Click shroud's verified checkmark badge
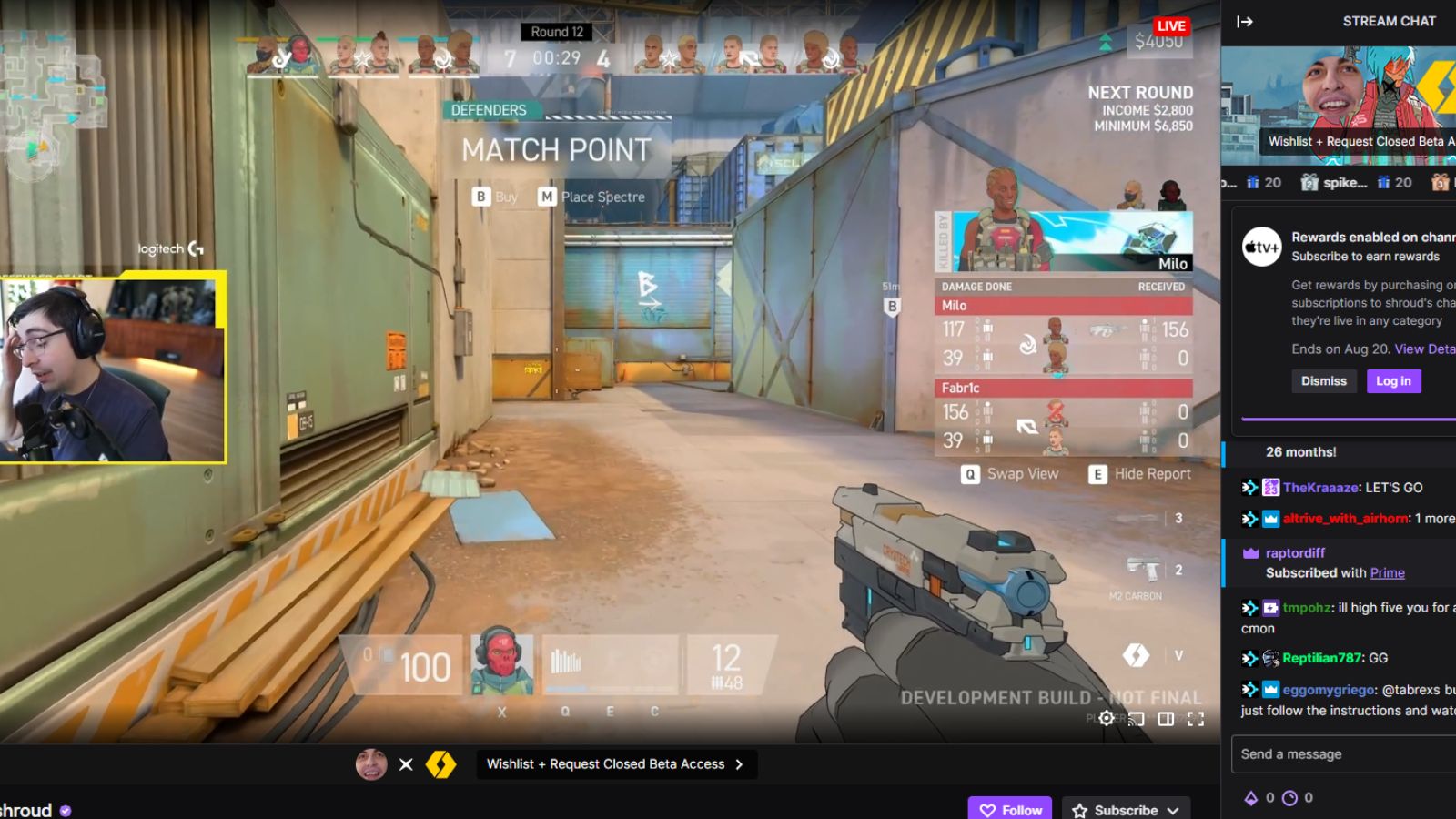Viewport: 1456px width, 819px height. click(x=64, y=809)
